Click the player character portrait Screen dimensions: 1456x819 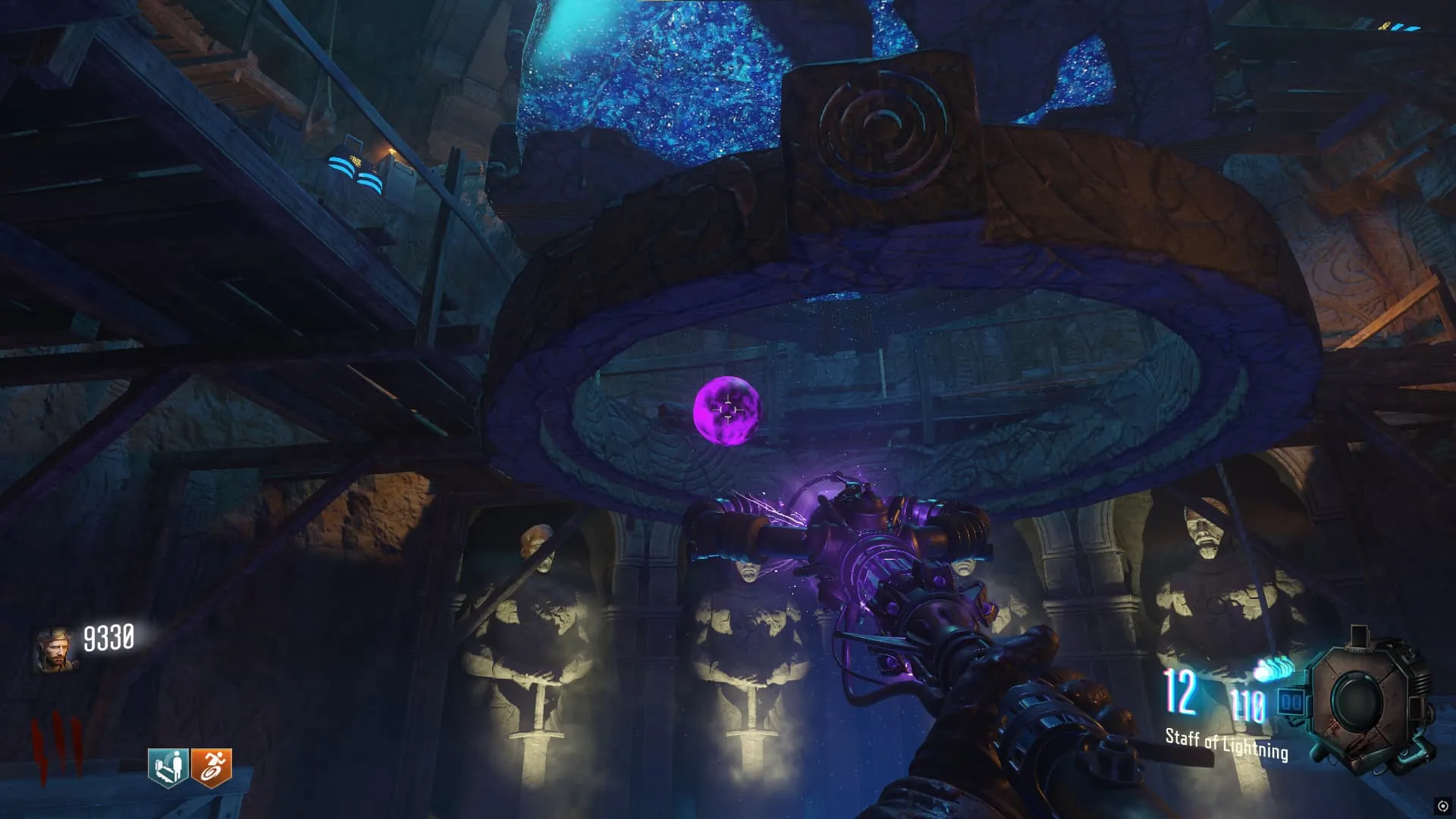(55, 649)
